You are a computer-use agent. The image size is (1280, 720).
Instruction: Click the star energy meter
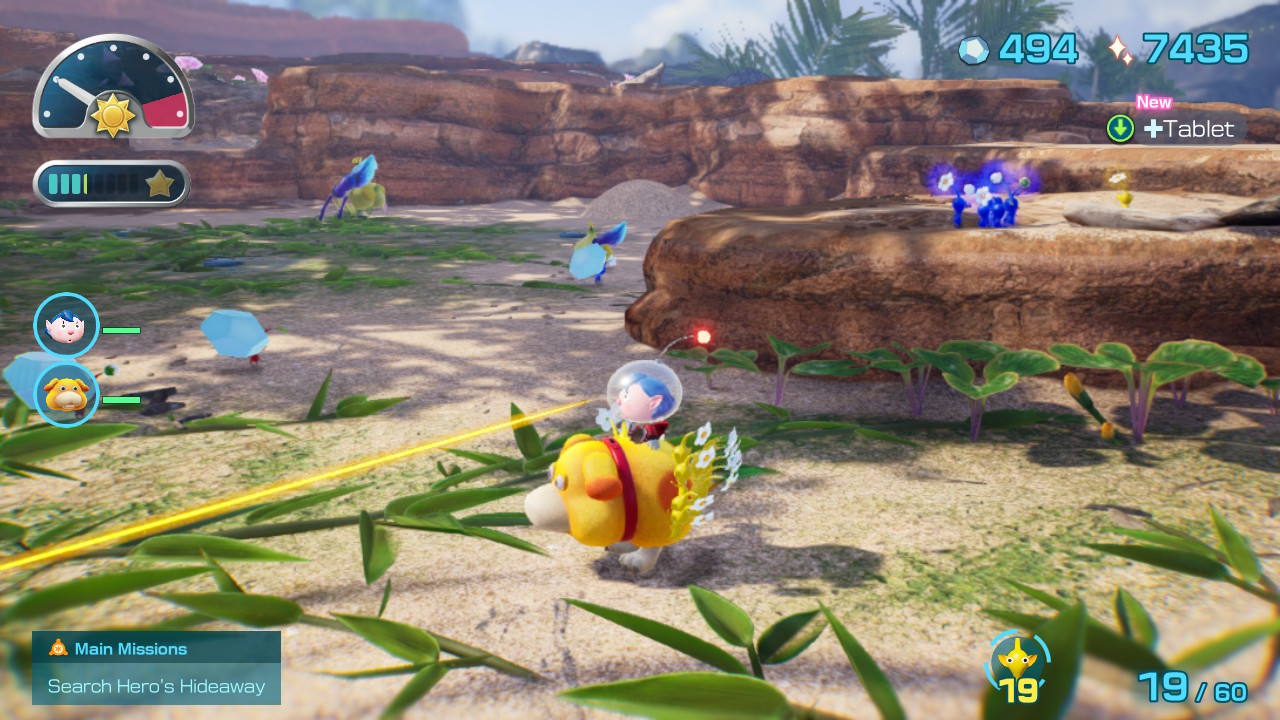point(112,183)
